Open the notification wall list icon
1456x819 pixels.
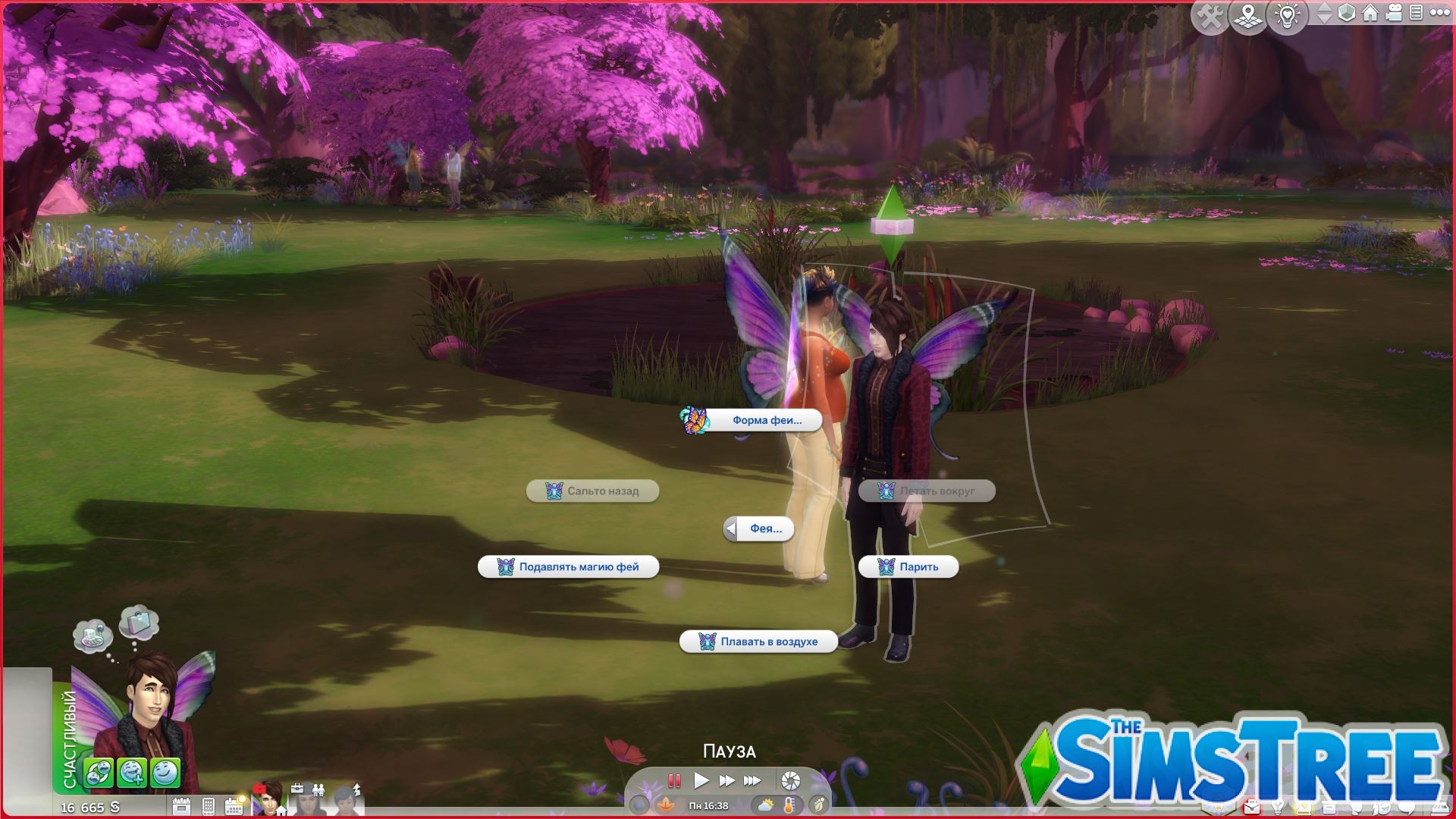pos(1416,13)
